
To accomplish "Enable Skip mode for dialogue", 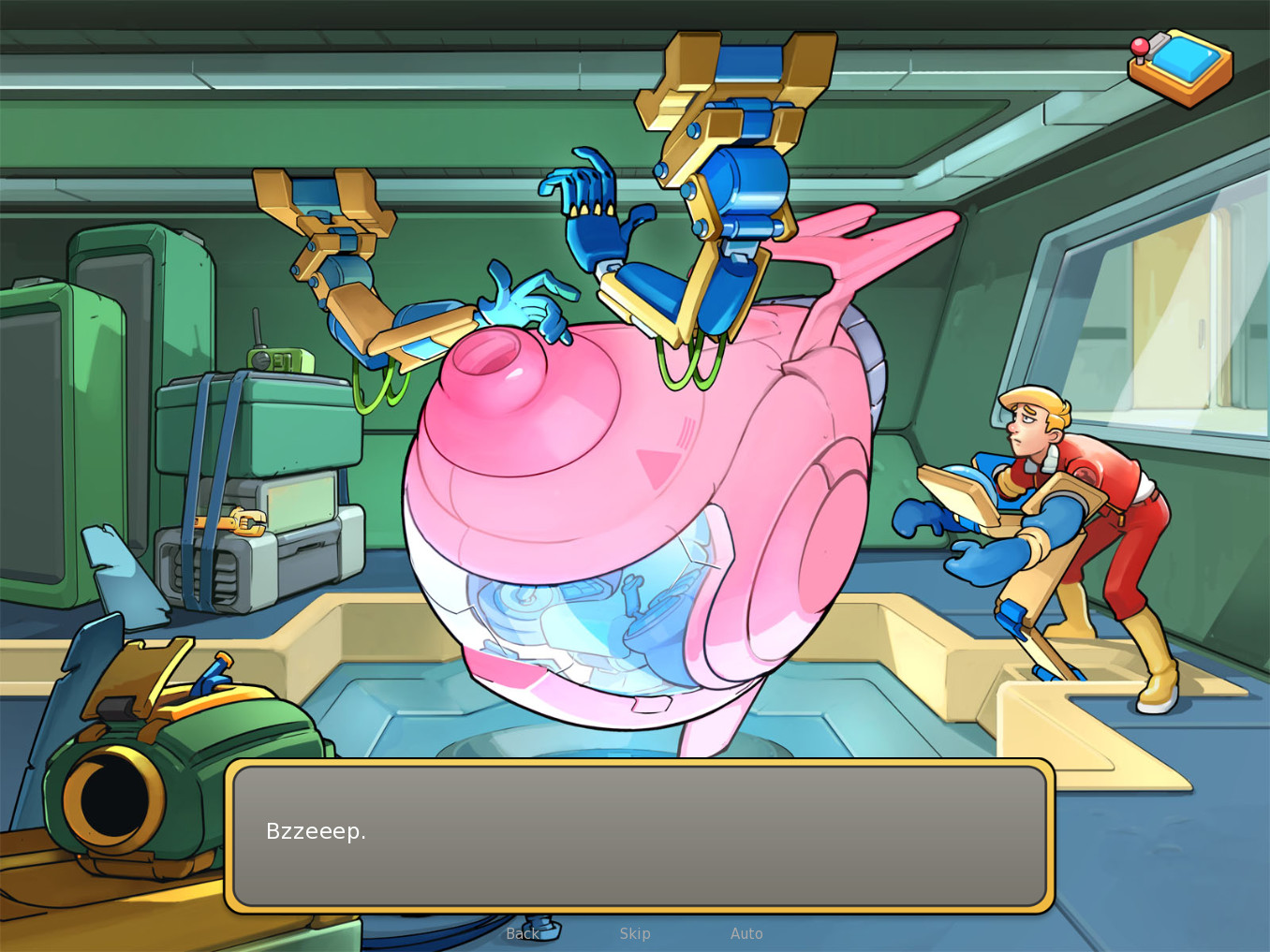I will [x=635, y=933].
